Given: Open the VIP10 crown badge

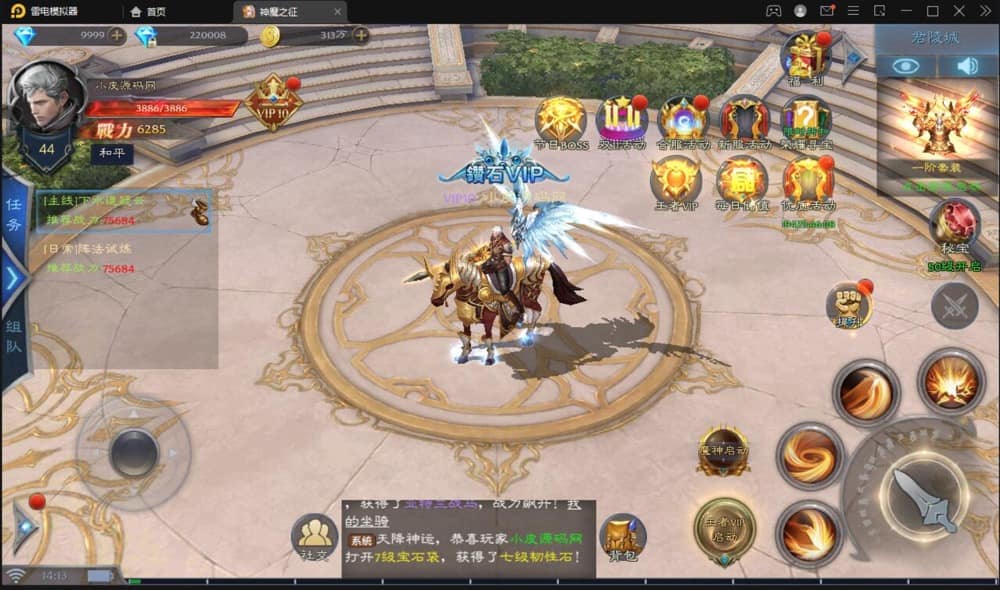Looking at the screenshot, I should [x=273, y=101].
